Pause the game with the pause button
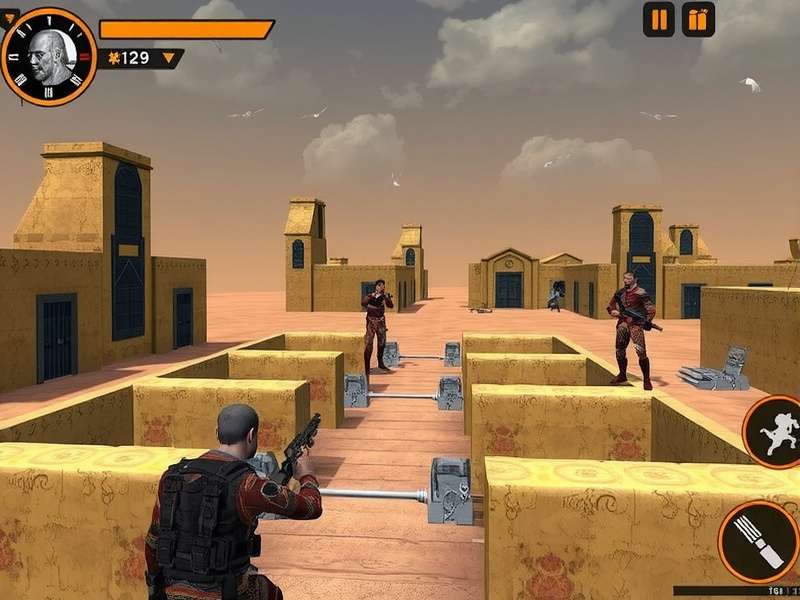 [658, 19]
